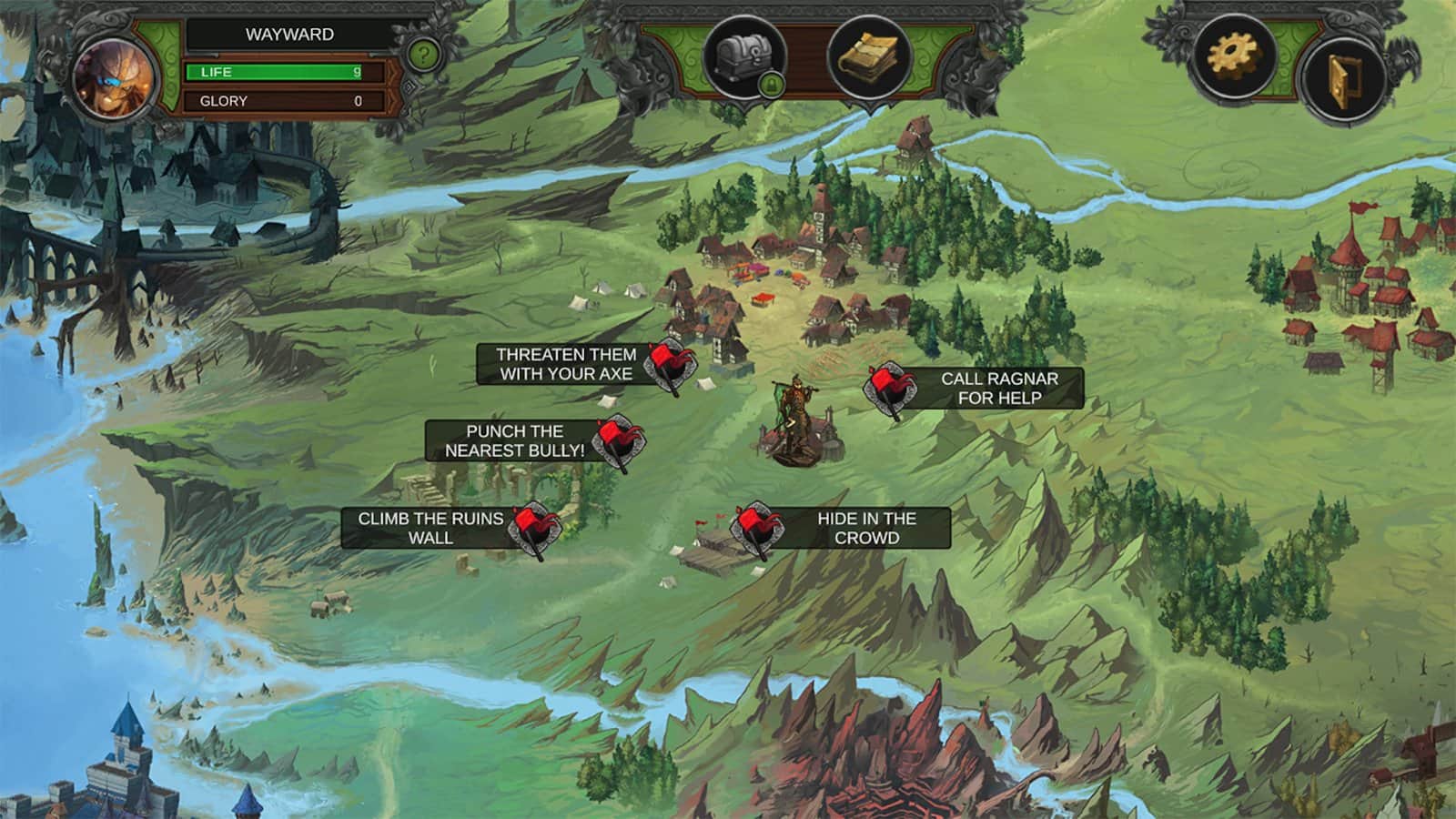Select 'Climb the ruins wall'
This screenshot has height=819, width=1456.
430,526
